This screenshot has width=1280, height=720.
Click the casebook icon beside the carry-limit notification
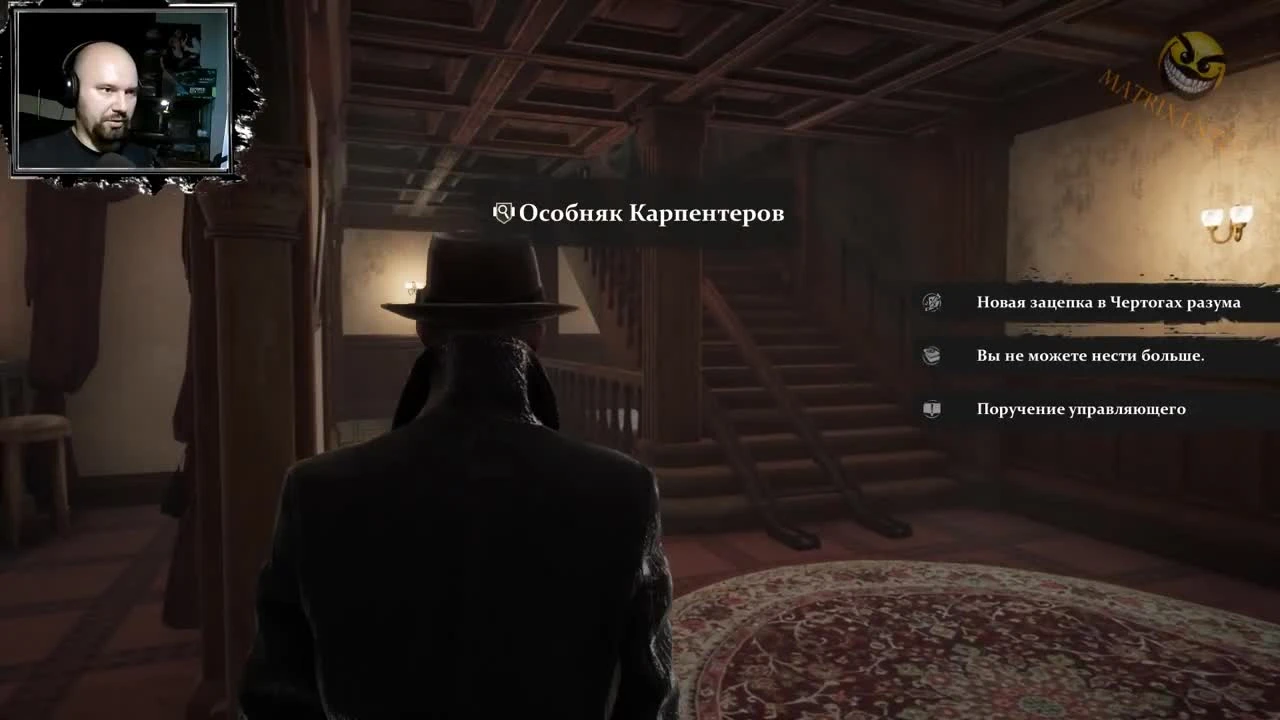coord(932,355)
